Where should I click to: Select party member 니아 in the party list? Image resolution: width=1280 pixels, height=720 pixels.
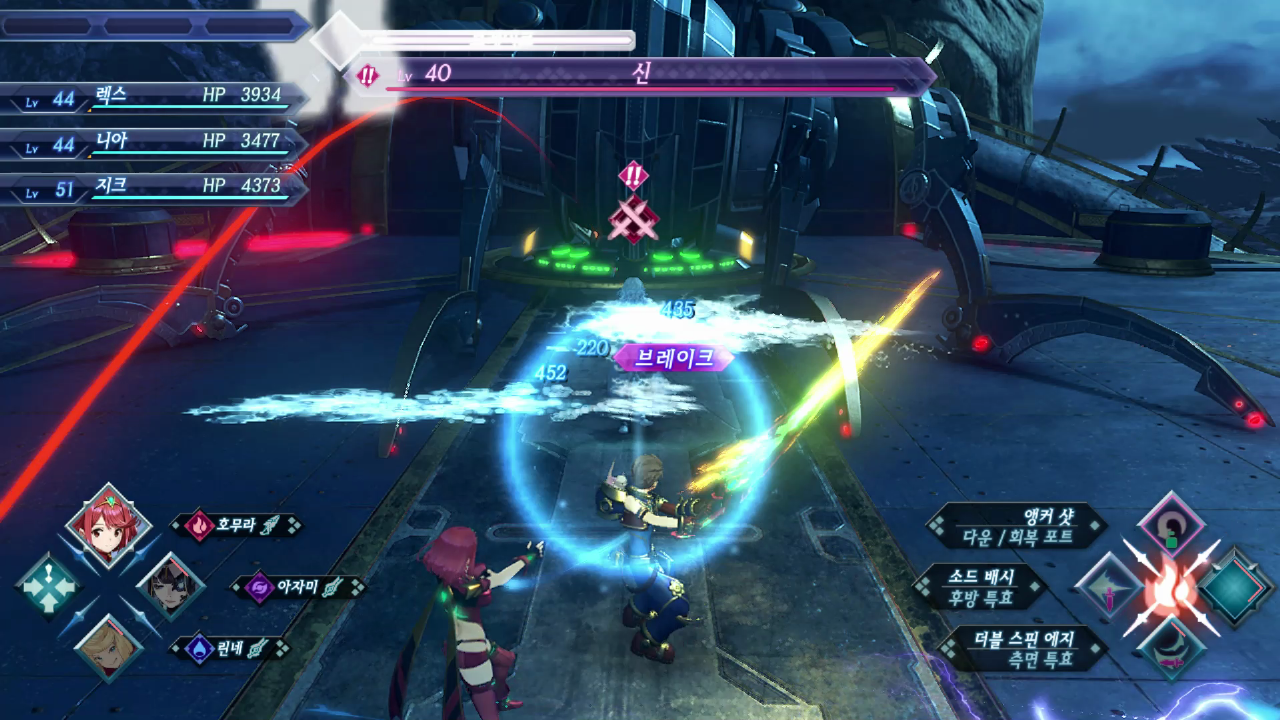pyautogui.click(x=155, y=144)
